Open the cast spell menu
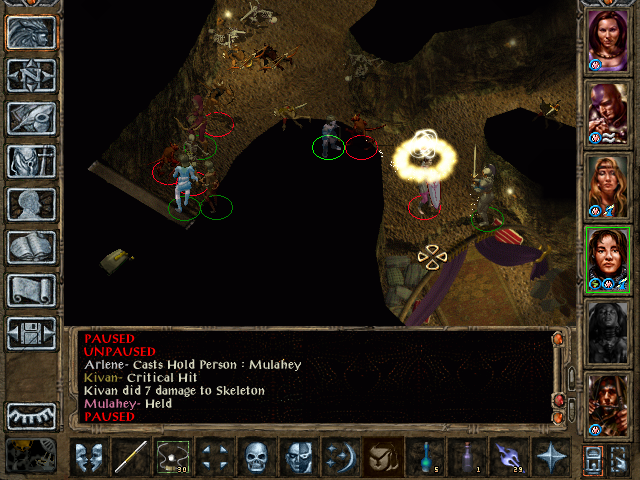The width and height of the screenshot is (640, 480). click(339, 457)
